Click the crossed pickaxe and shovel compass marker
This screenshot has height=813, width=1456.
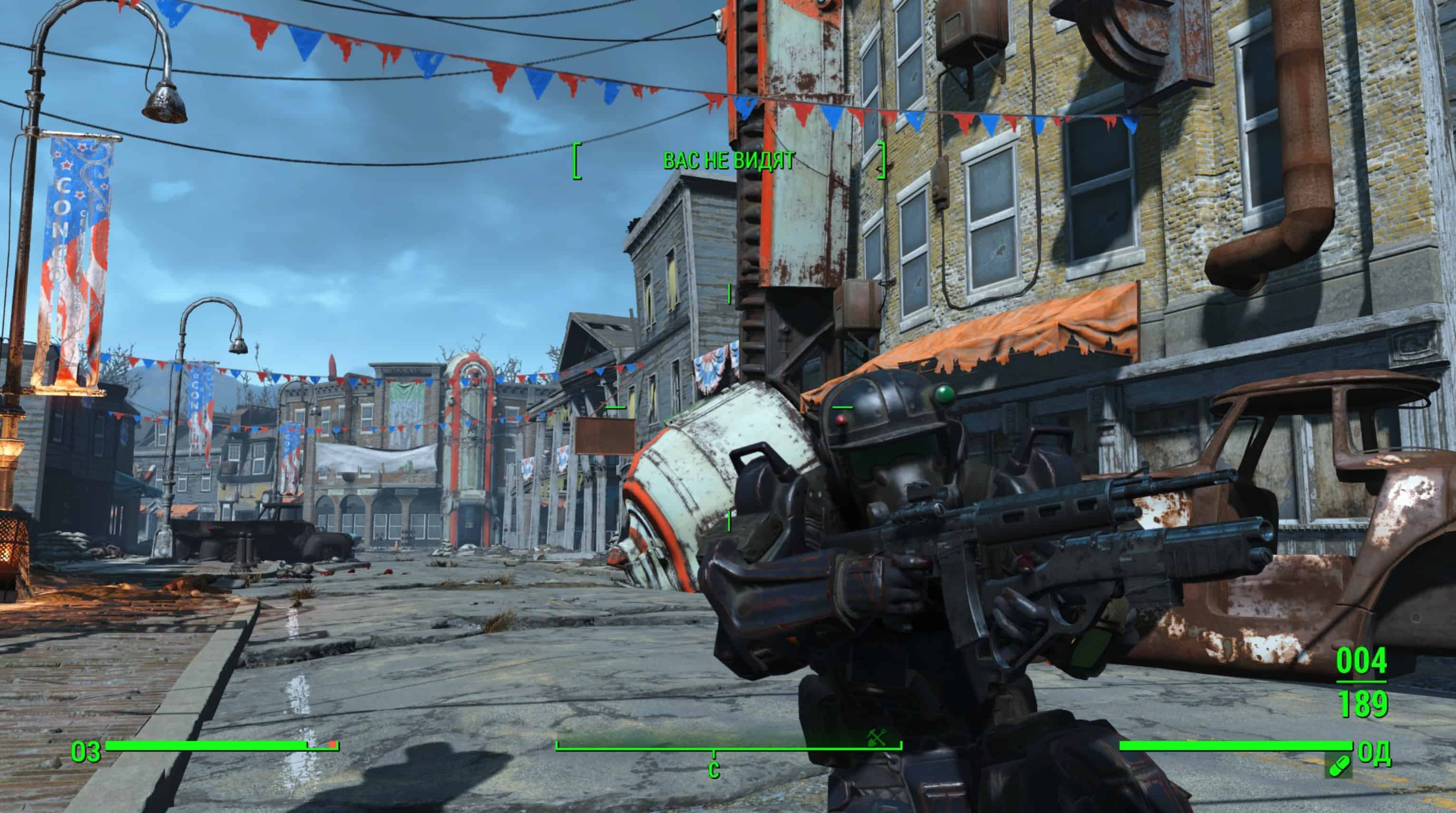pos(877,737)
